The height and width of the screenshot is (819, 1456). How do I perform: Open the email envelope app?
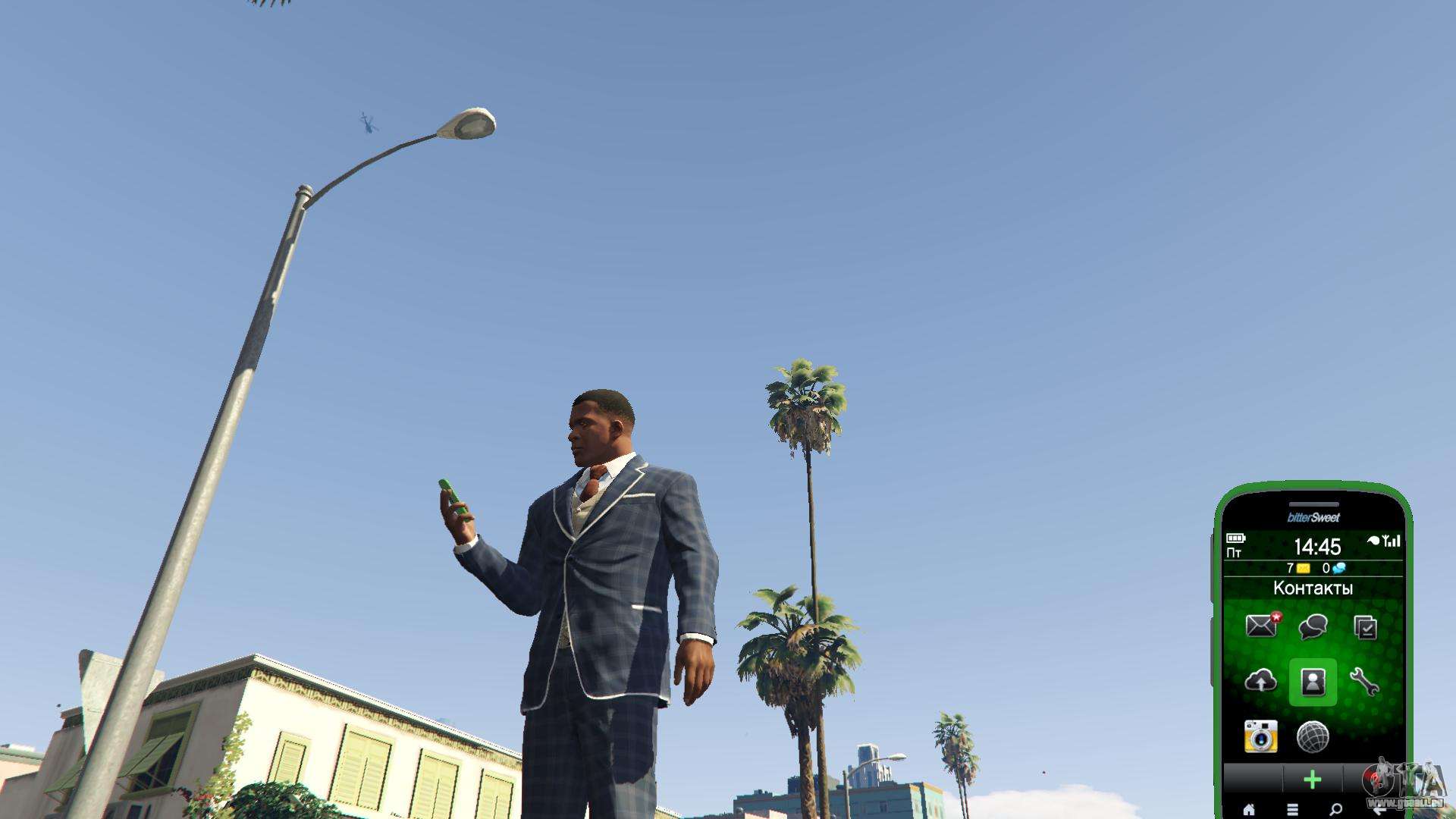coord(1261,626)
